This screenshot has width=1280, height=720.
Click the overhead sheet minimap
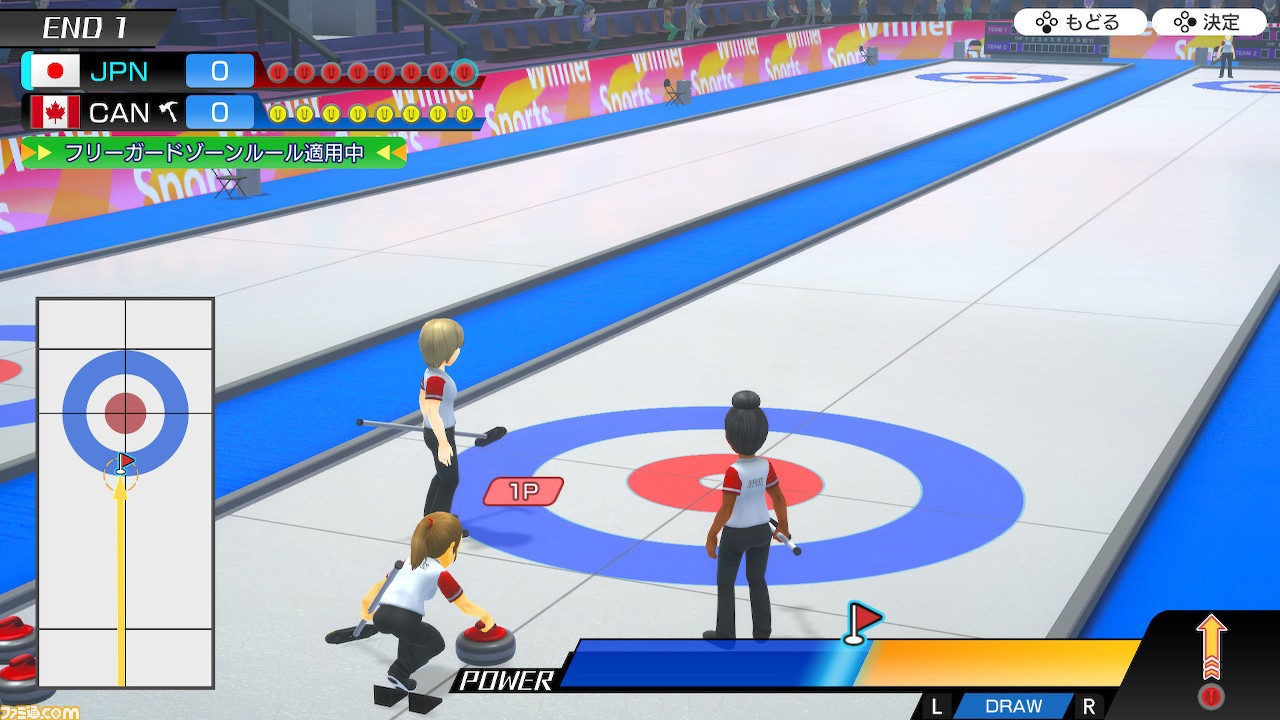pos(126,492)
